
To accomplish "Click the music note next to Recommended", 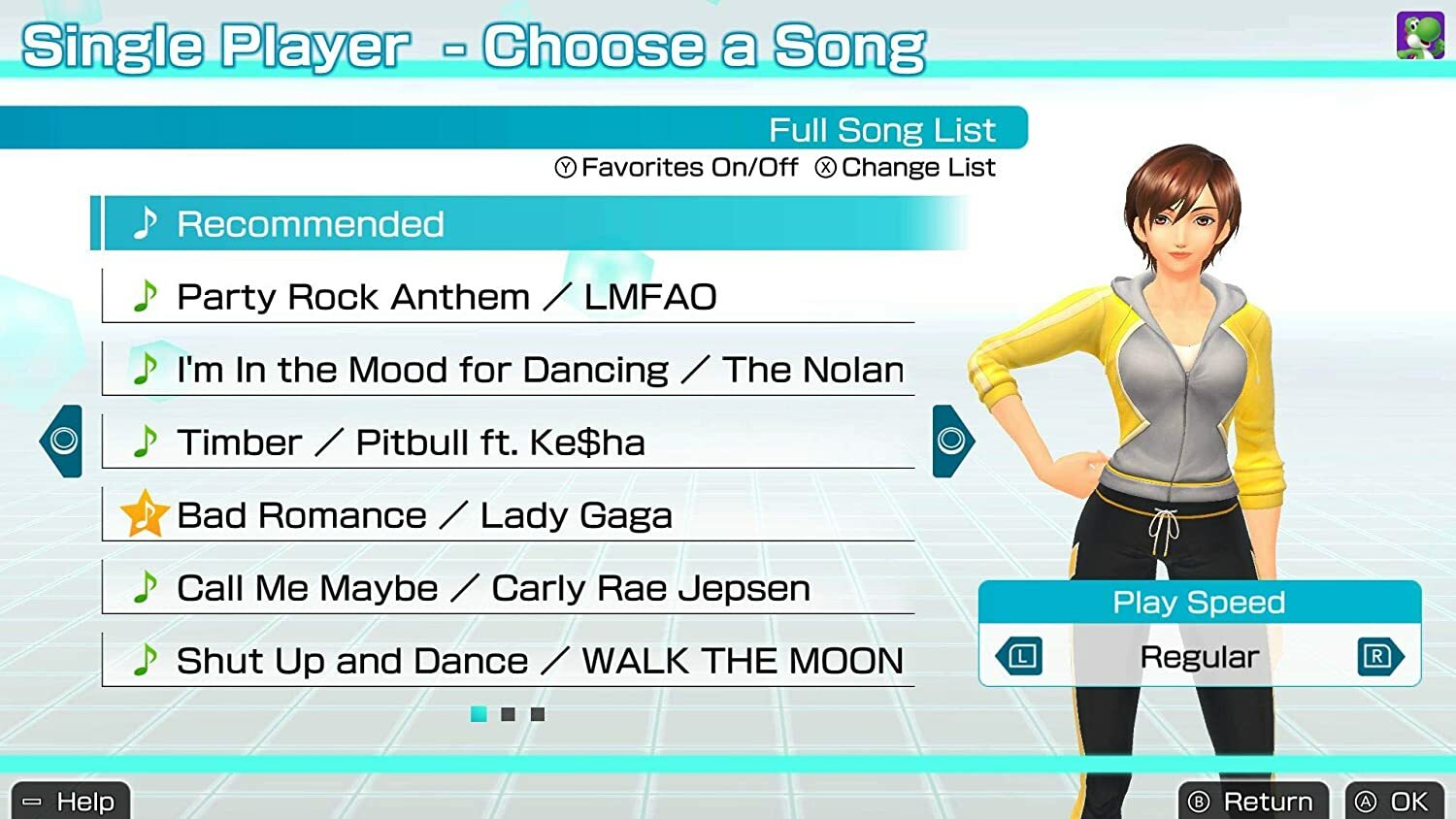I will pos(146,223).
